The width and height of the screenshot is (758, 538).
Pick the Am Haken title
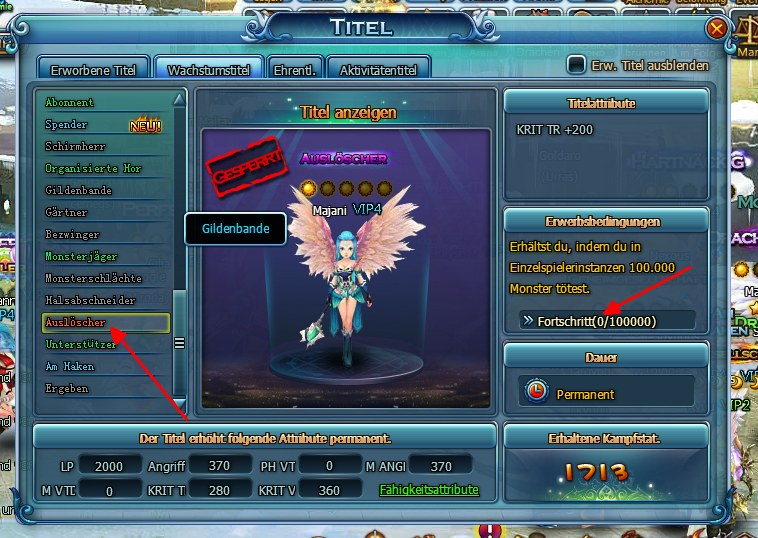(70, 366)
